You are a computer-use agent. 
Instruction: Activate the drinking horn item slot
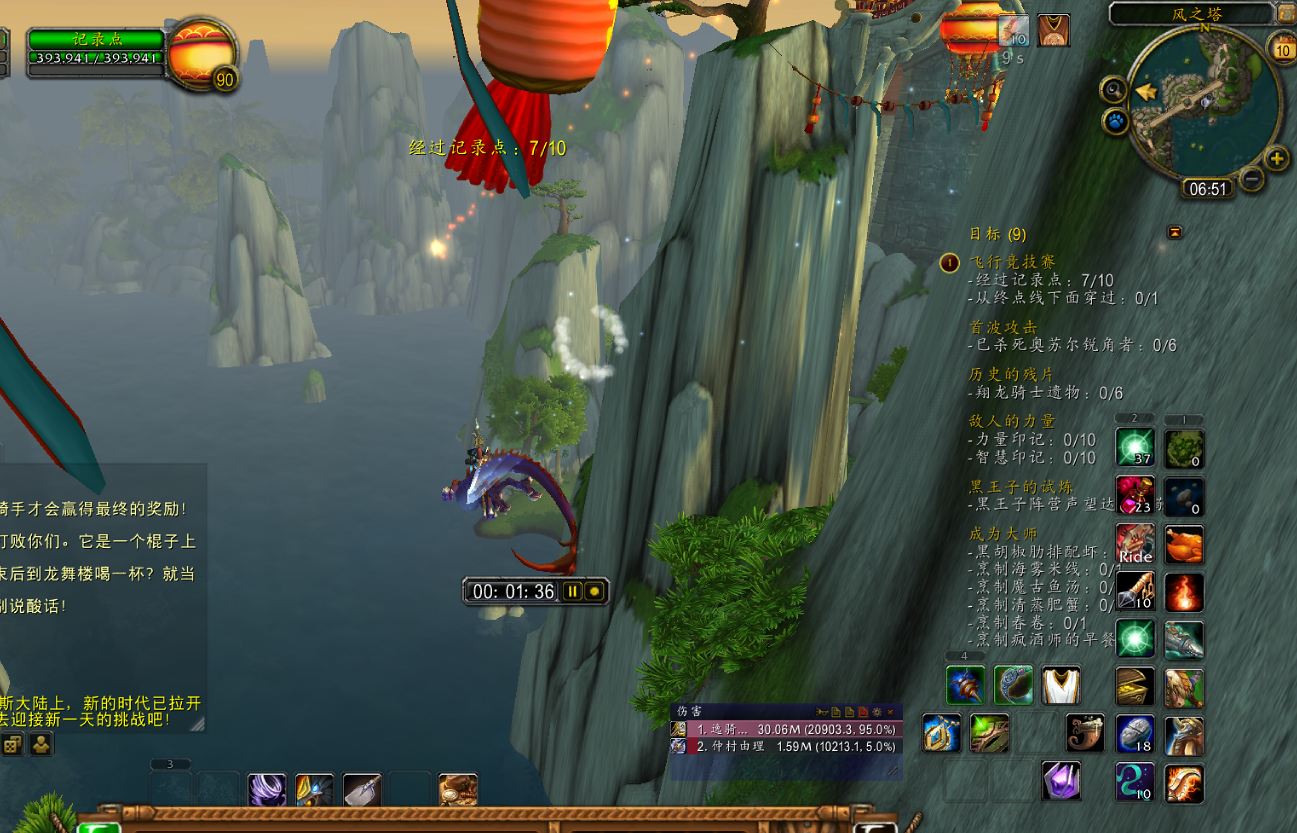[x=1085, y=733]
